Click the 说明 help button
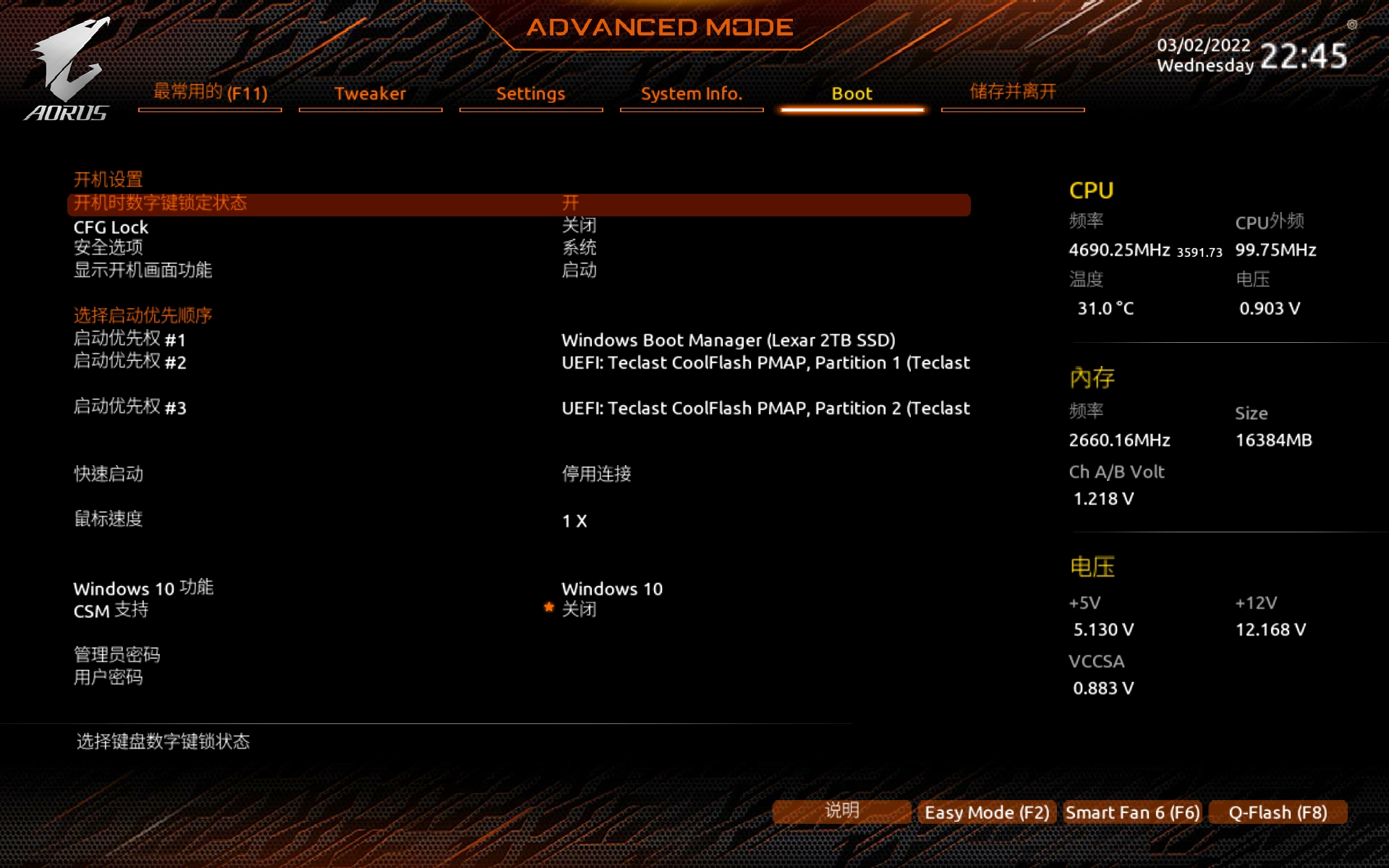This screenshot has height=868, width=1389. point(841,811)
